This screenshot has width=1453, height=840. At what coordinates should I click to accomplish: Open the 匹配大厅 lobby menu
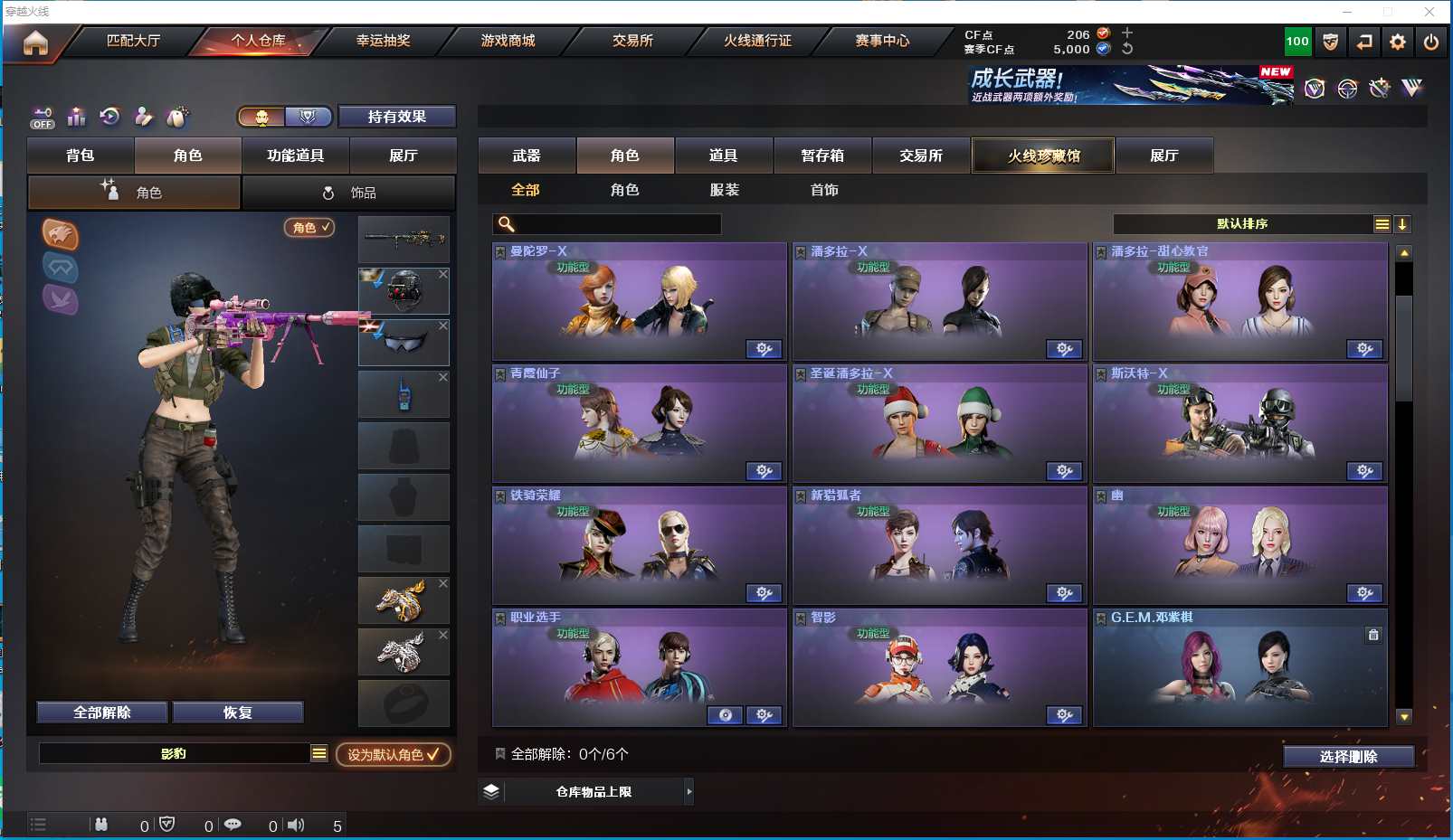133,41
